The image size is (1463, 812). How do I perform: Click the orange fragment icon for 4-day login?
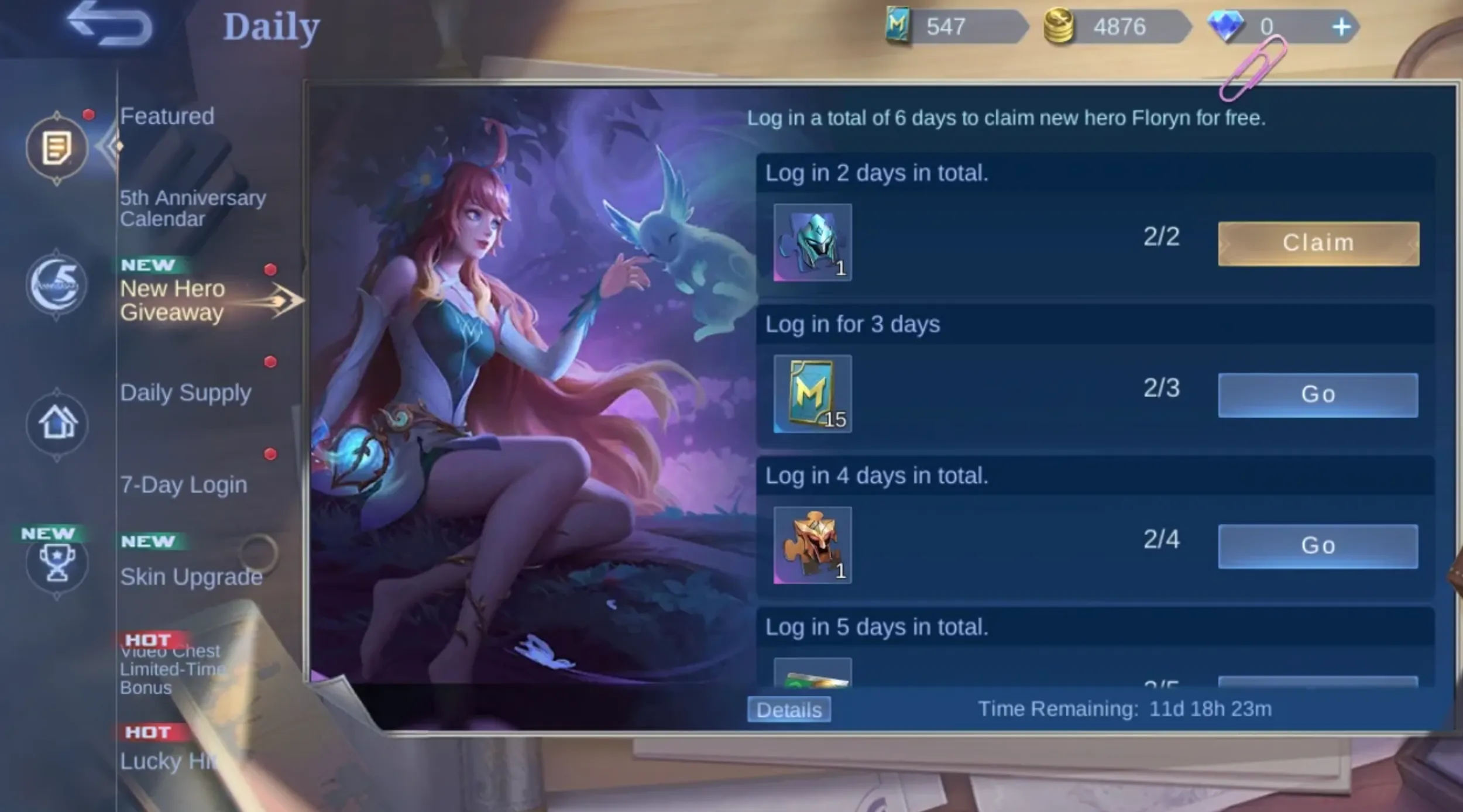[812, 546]
